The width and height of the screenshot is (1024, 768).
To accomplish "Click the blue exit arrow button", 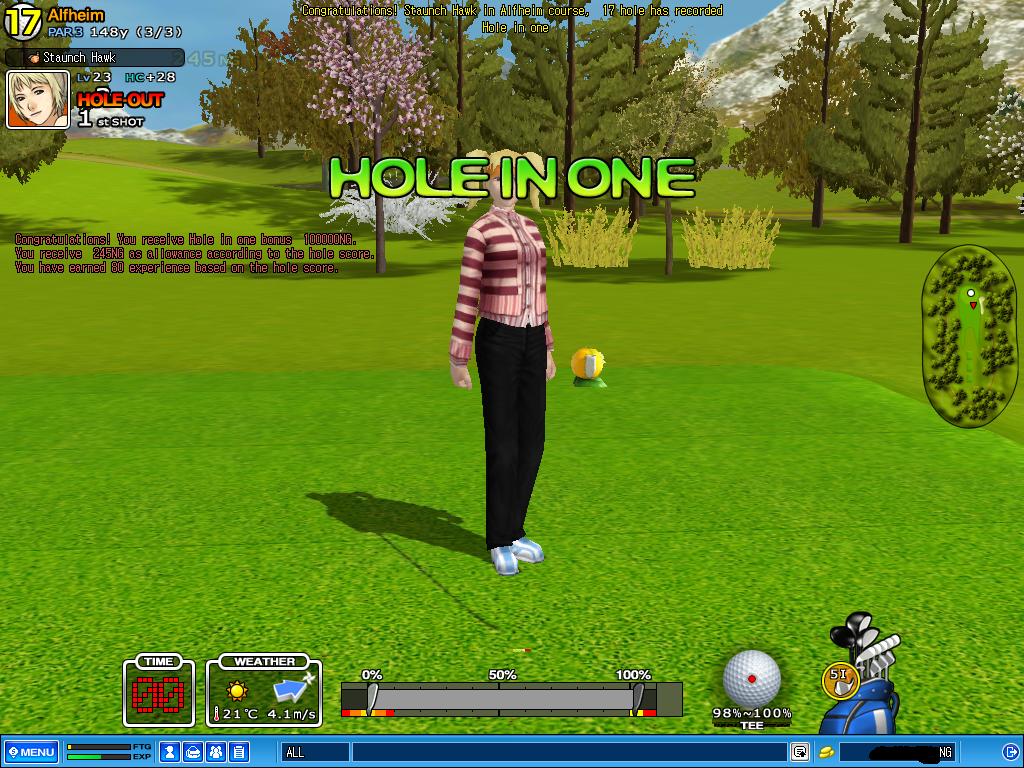I will tap(1009, 752).
